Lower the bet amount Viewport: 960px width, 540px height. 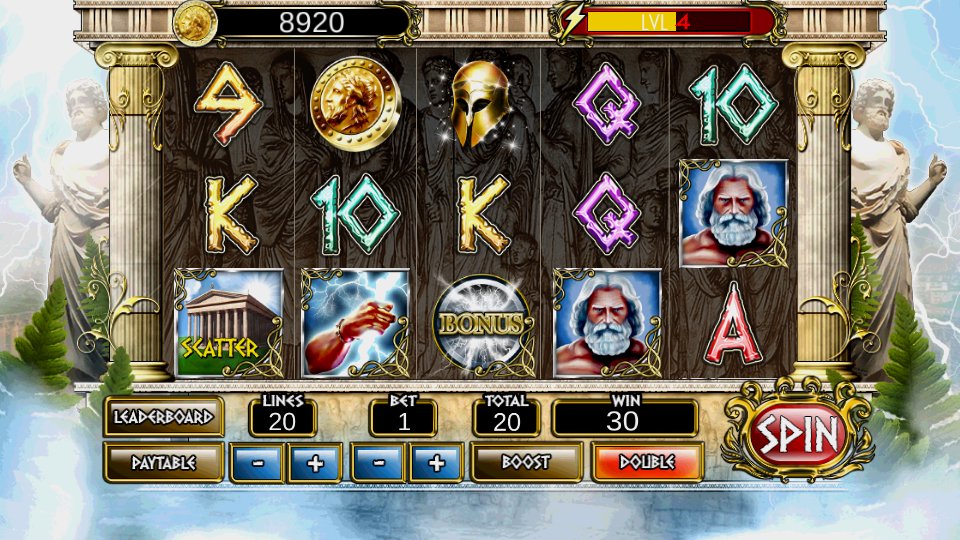[x=377, y=463]
